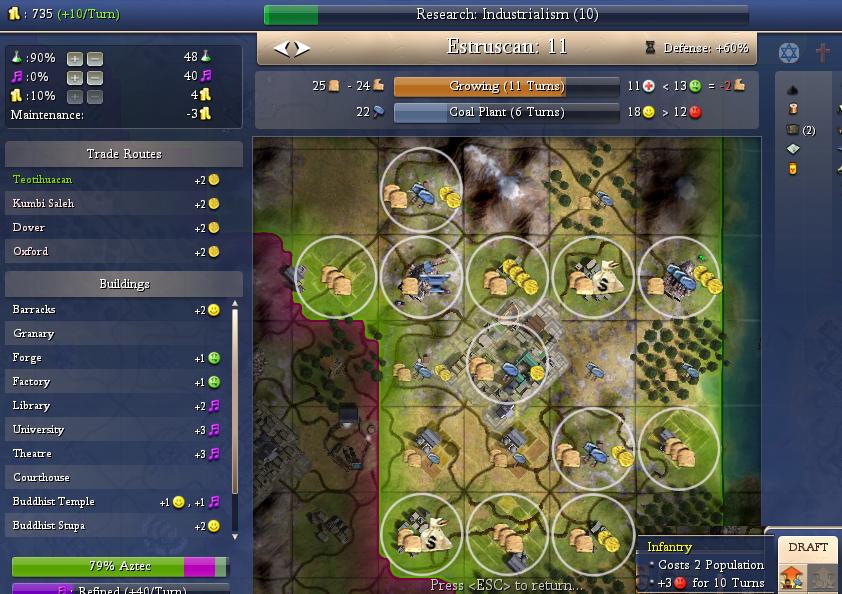Click the Christian cross religion icon
The image size is (842, 594).
click(x=823, y=52)
